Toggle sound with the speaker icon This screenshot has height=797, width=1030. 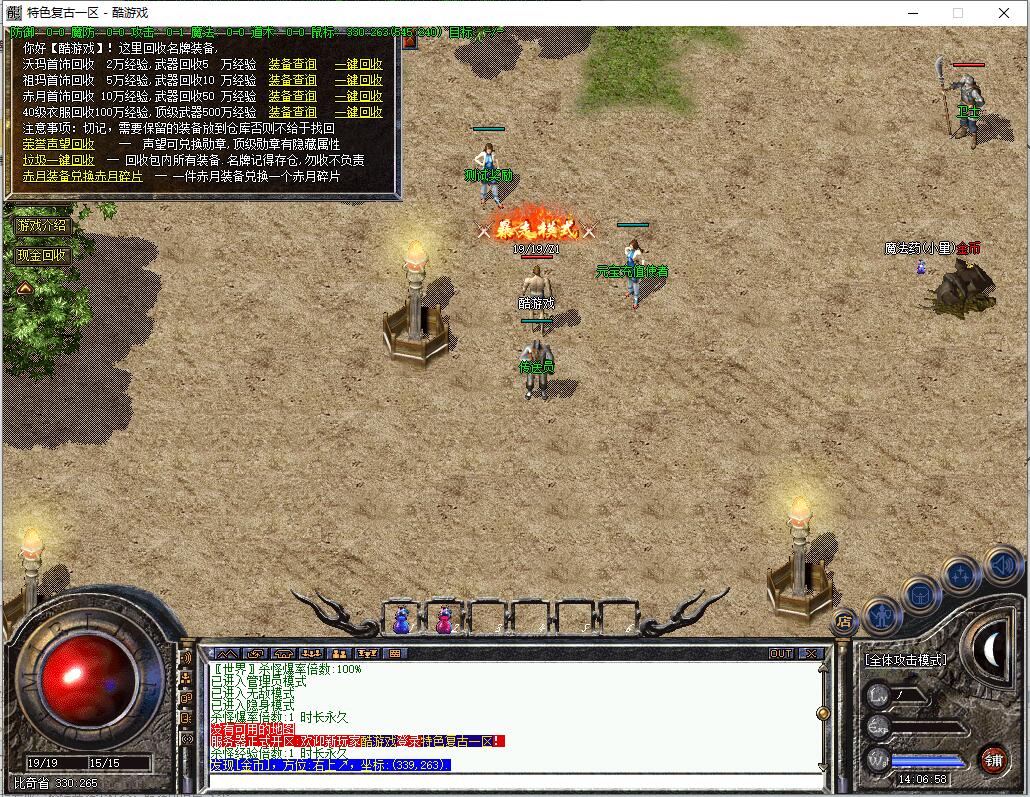[1001, 564]
